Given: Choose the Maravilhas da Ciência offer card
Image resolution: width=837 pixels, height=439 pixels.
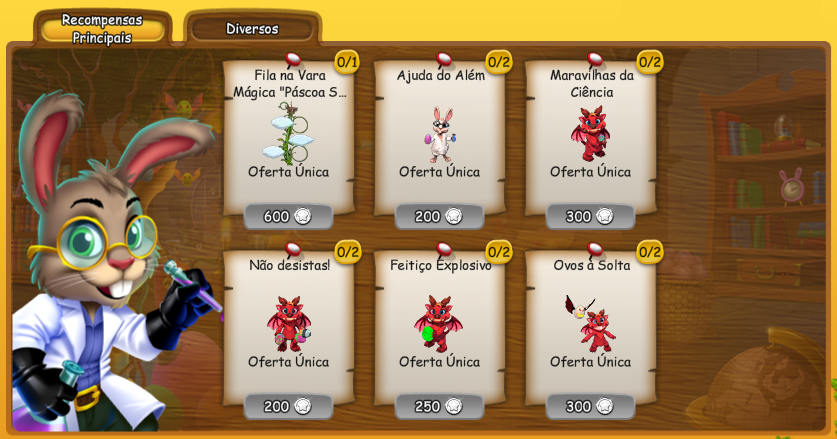Looking at the screenshot, I should pos(590,135).
